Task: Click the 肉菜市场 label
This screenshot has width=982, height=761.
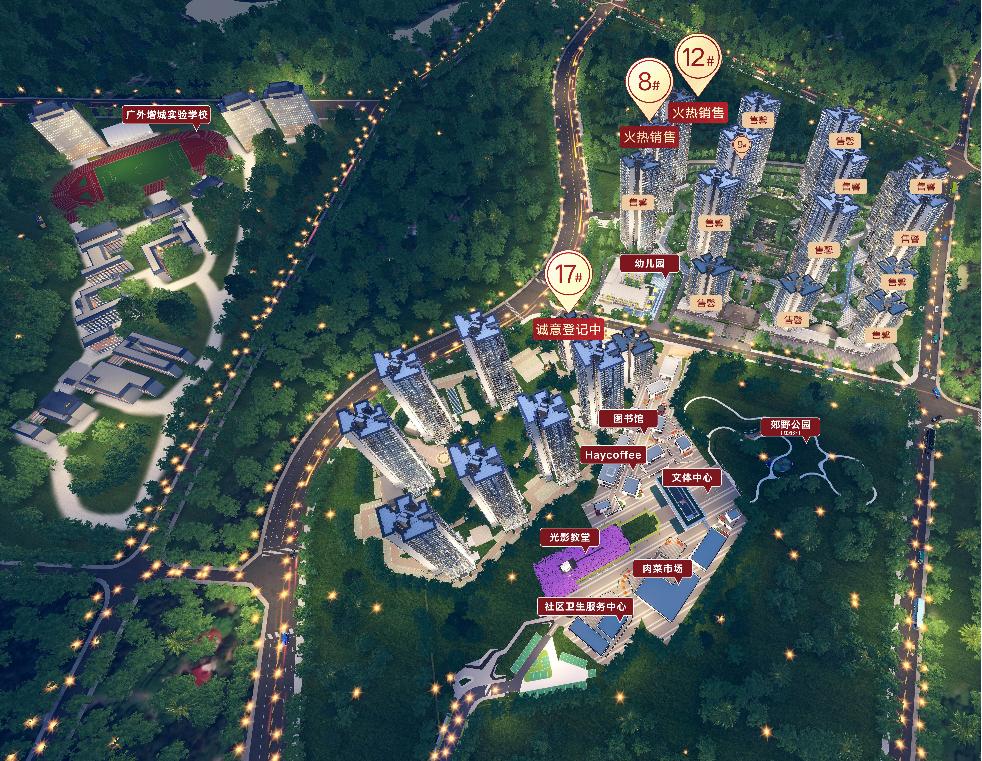Action: pyautogui.click(x=661, y=569)
